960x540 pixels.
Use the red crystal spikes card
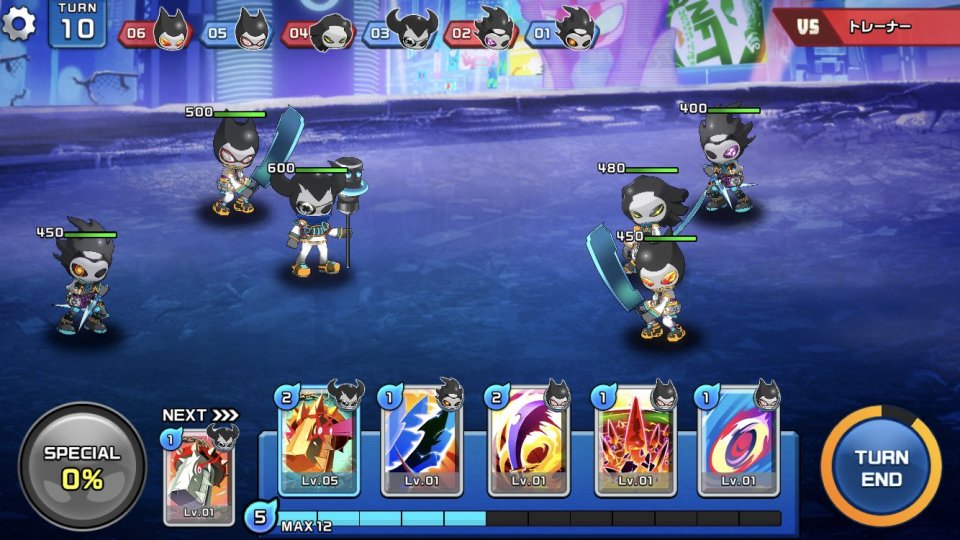click(x=635, y=441)
